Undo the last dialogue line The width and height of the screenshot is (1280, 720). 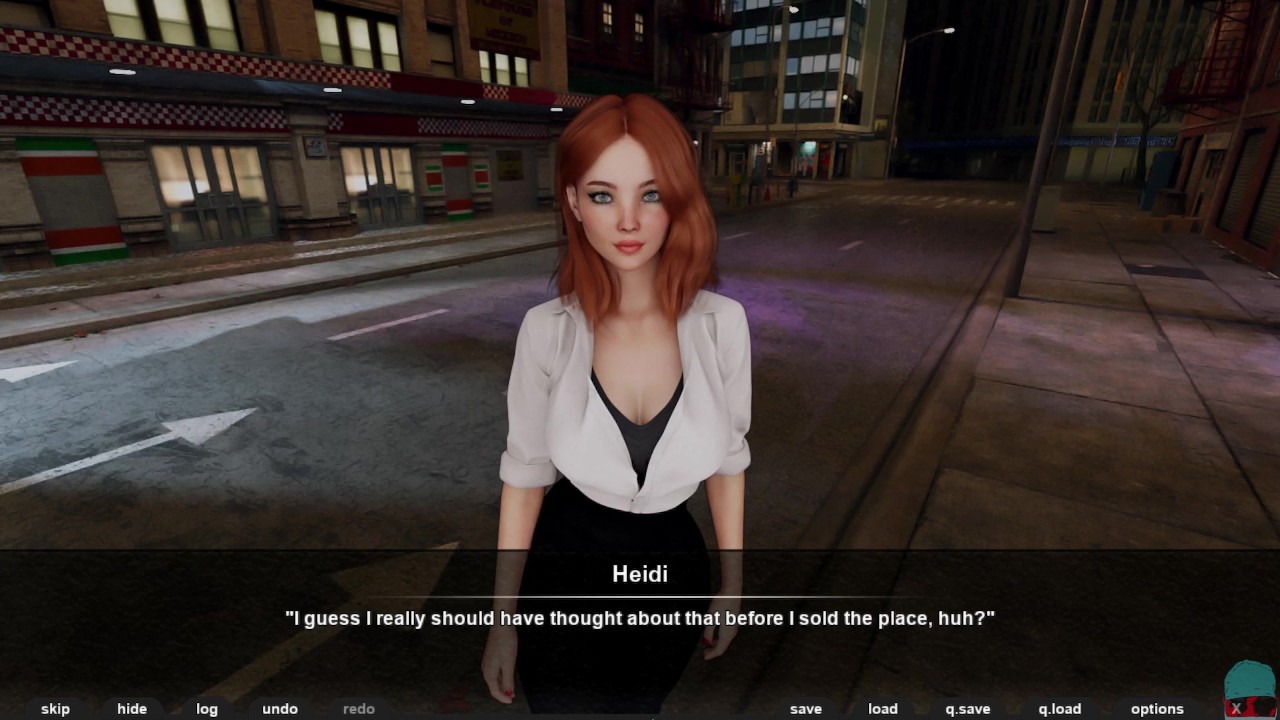280,709
